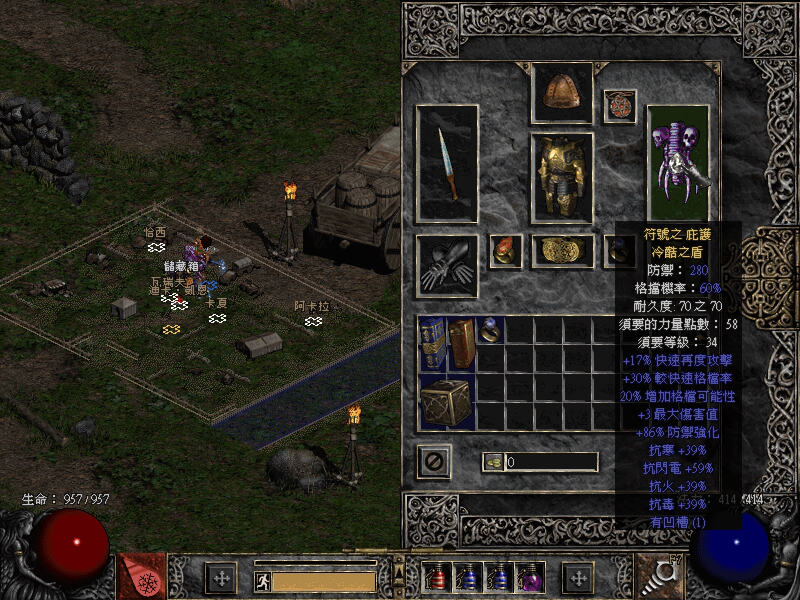Select the amulet equipment slot
Image resolution: width=800 pixels, height=600 pixels.
(619, 105)
